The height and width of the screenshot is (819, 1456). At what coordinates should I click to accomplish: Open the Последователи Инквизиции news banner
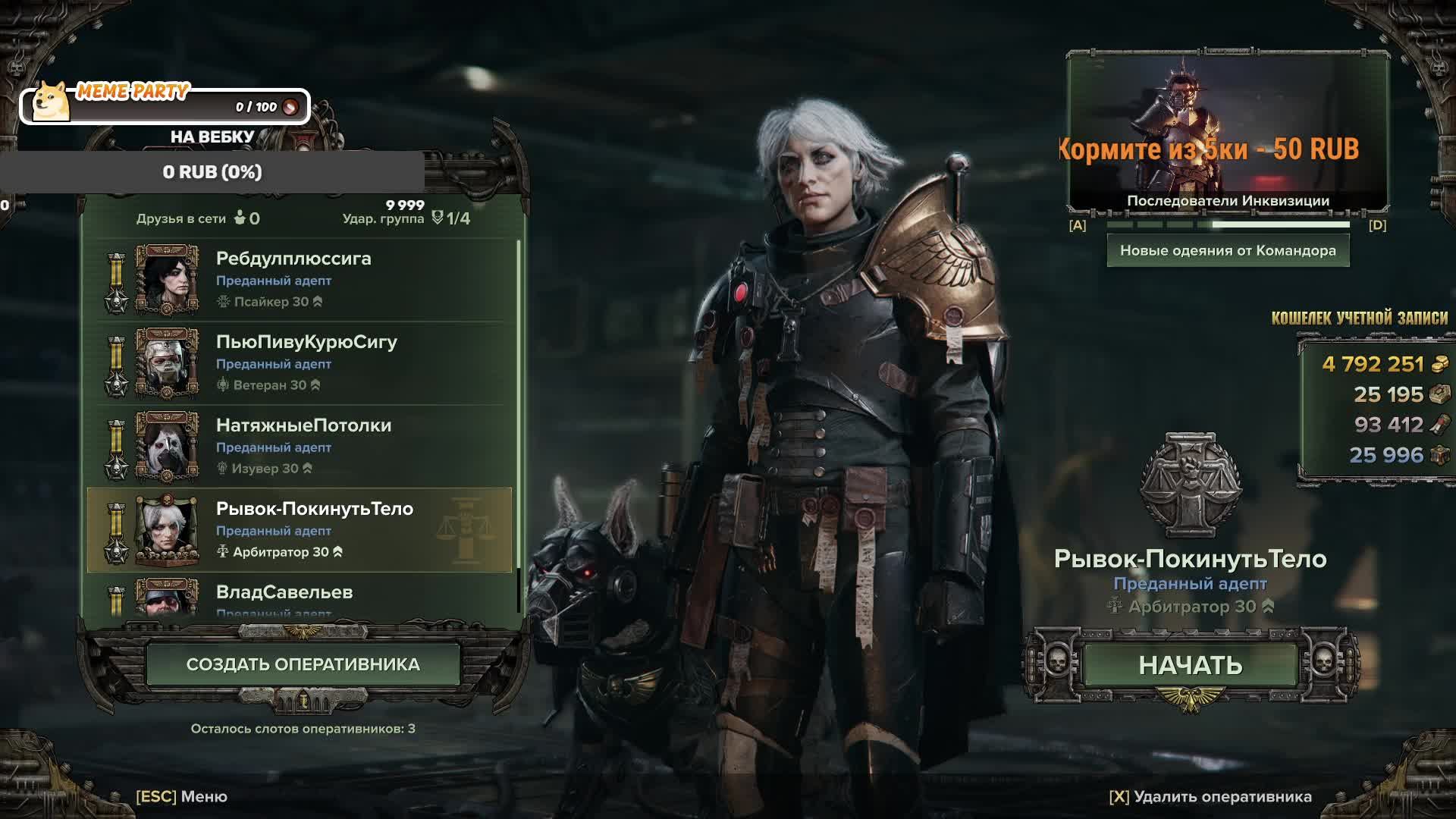1228,133
